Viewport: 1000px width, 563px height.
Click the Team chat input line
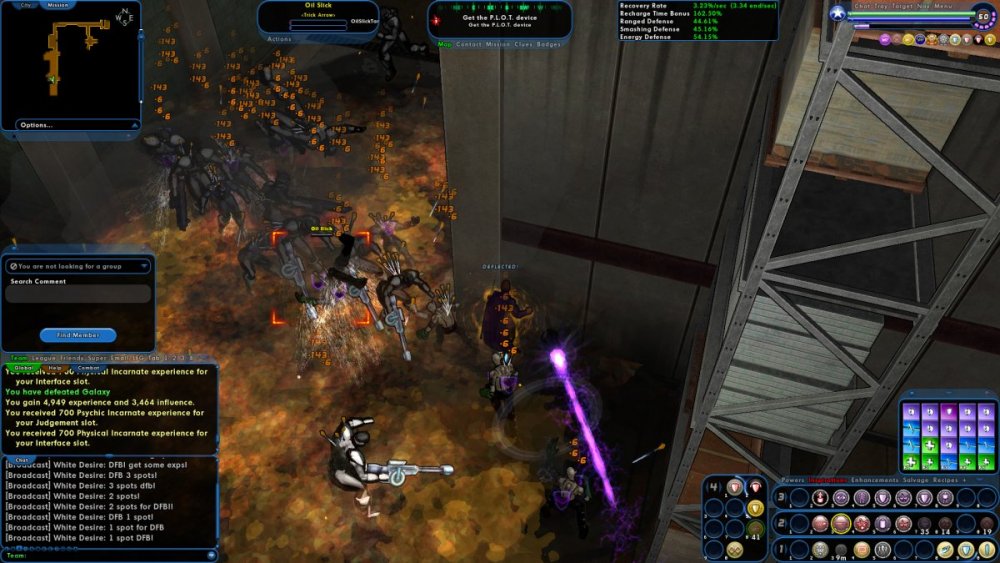pyautogui.click(x=110, y=555)
